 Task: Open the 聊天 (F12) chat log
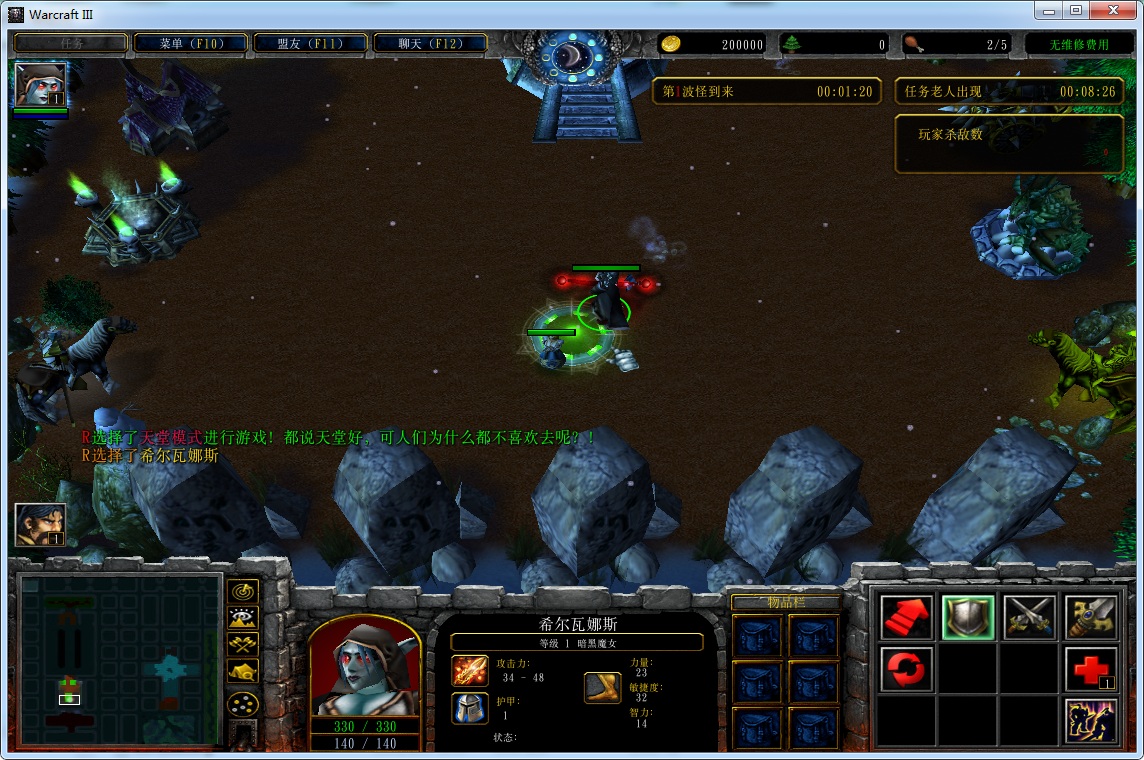[430, 44]
